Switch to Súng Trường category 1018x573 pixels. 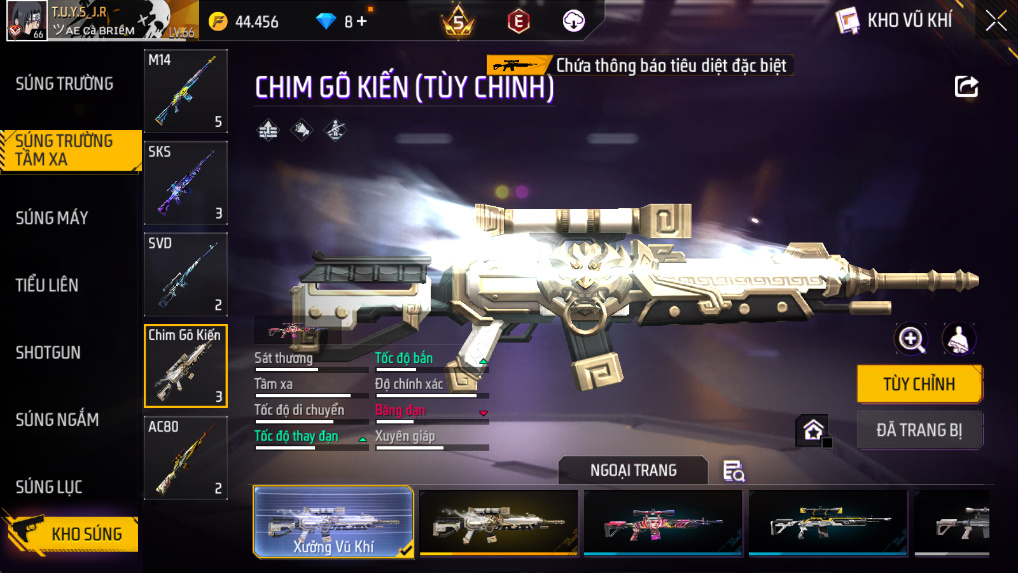pos(64,84)
